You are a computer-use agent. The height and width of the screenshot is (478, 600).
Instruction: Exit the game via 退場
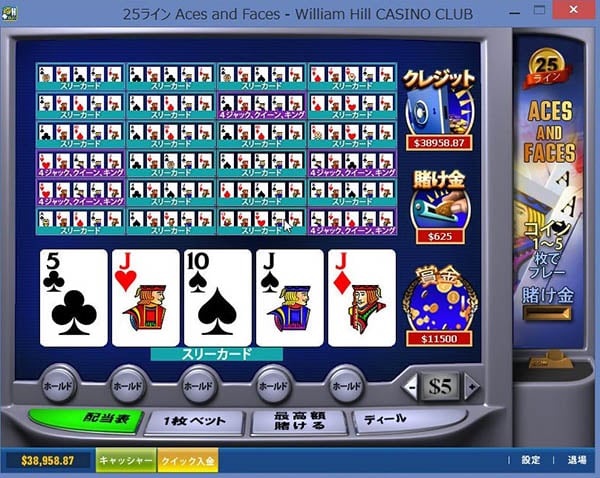click(x=577, y=461)
